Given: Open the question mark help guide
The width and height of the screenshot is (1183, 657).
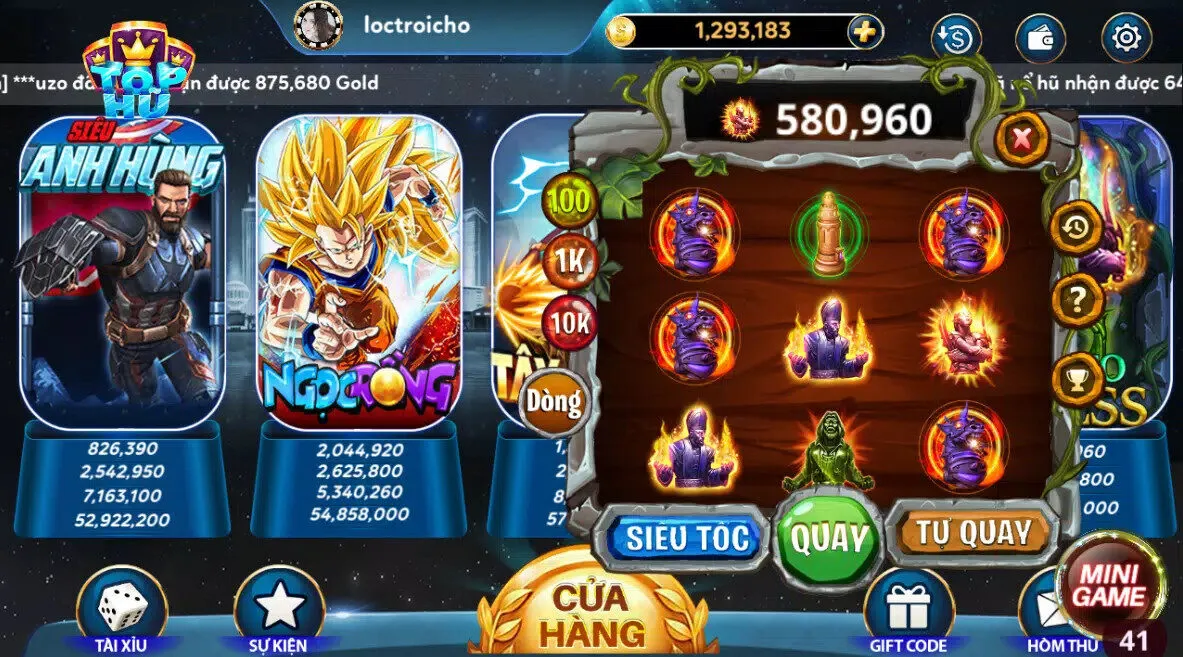Looking at the screenshot, I should pyautogui.click(x=1077, y=299).
